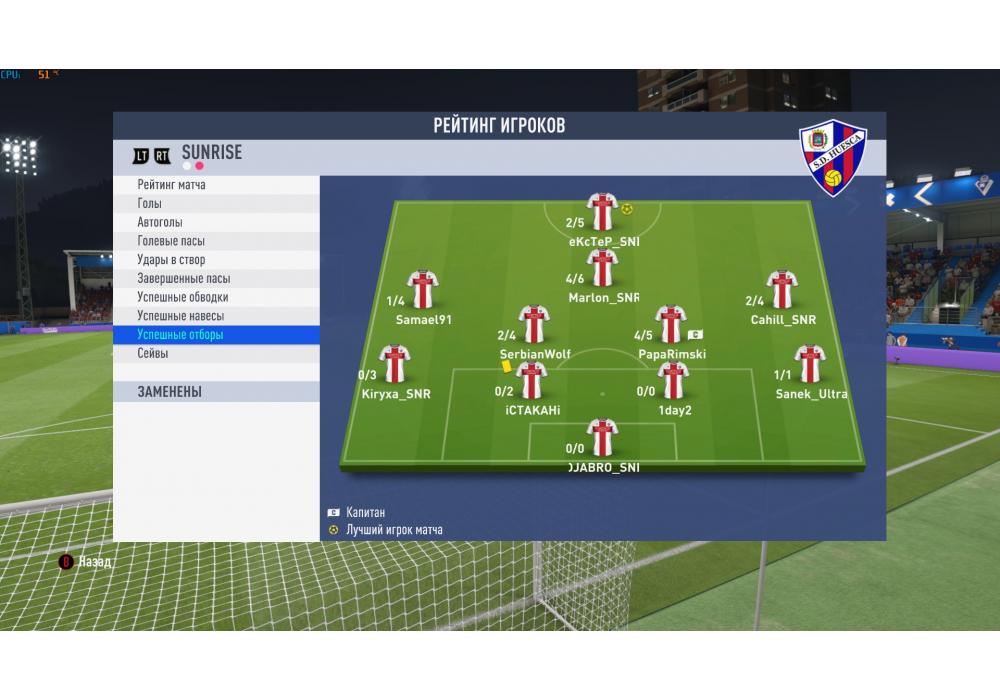
Task: Select striker eKcTeP_SNR on the pitch
Action: point(602,212)
